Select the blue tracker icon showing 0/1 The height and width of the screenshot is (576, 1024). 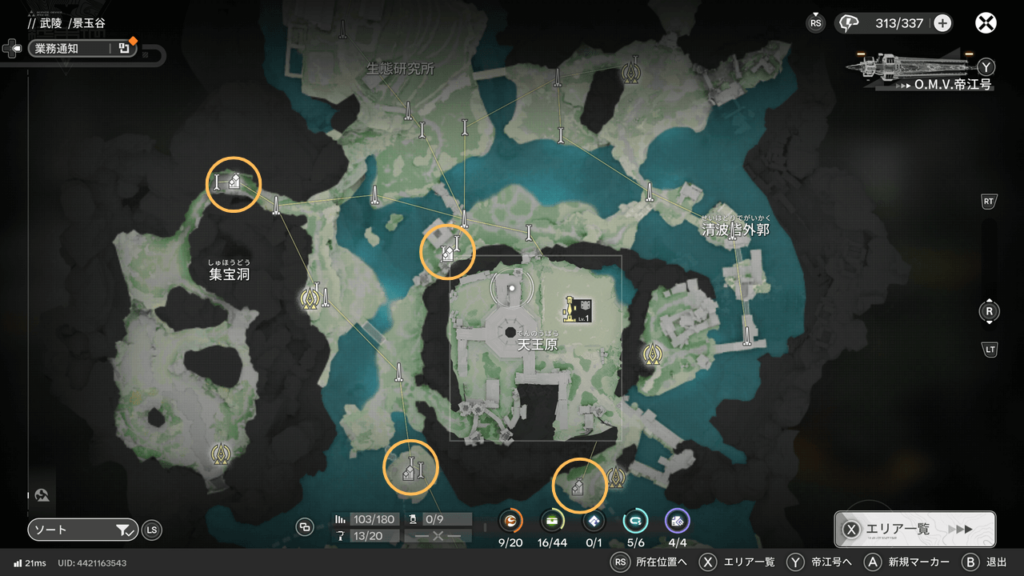tap(594, 520)
